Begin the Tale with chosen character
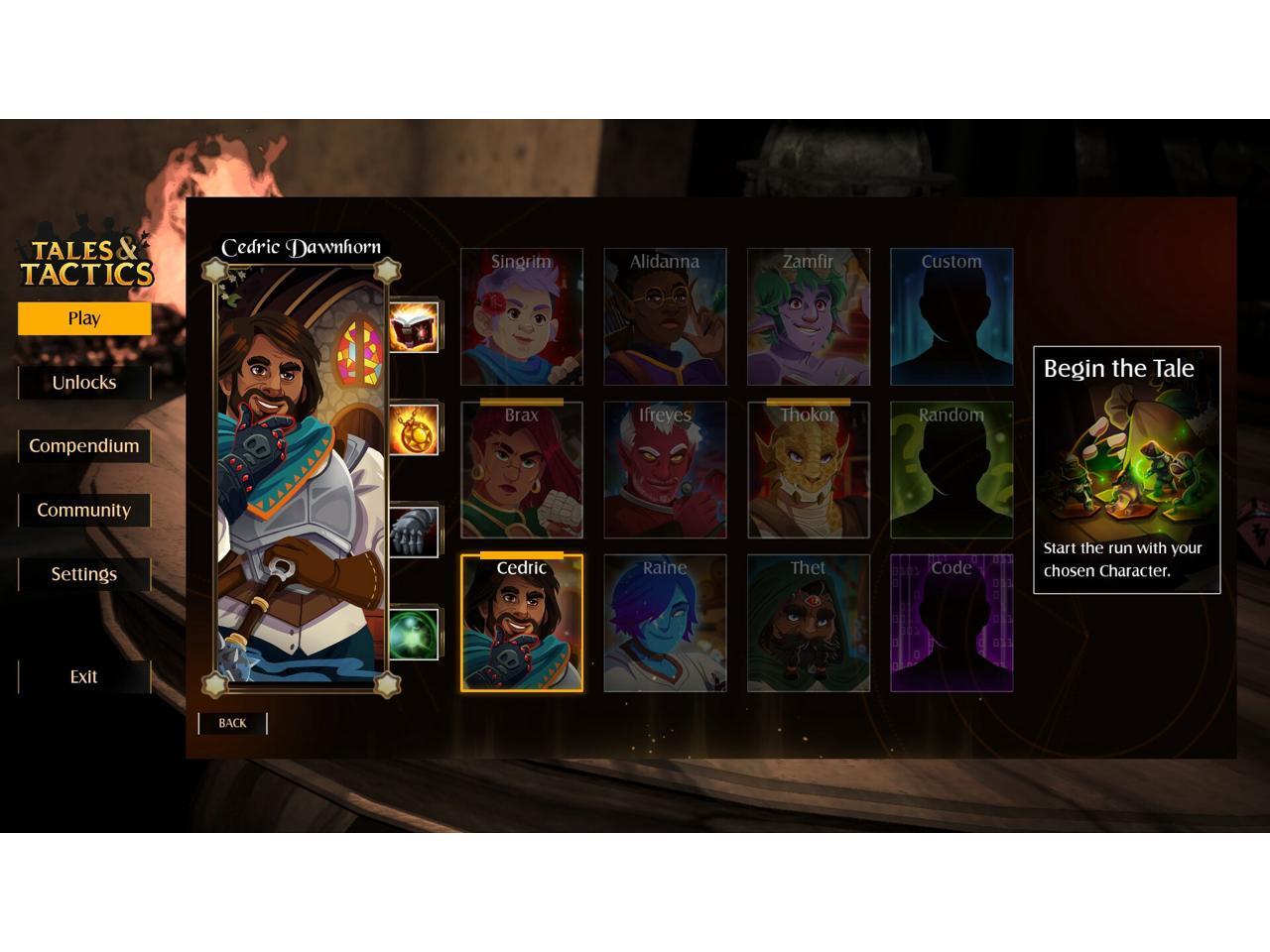This screenshot has height=952, width=1270. point(1126,470)
